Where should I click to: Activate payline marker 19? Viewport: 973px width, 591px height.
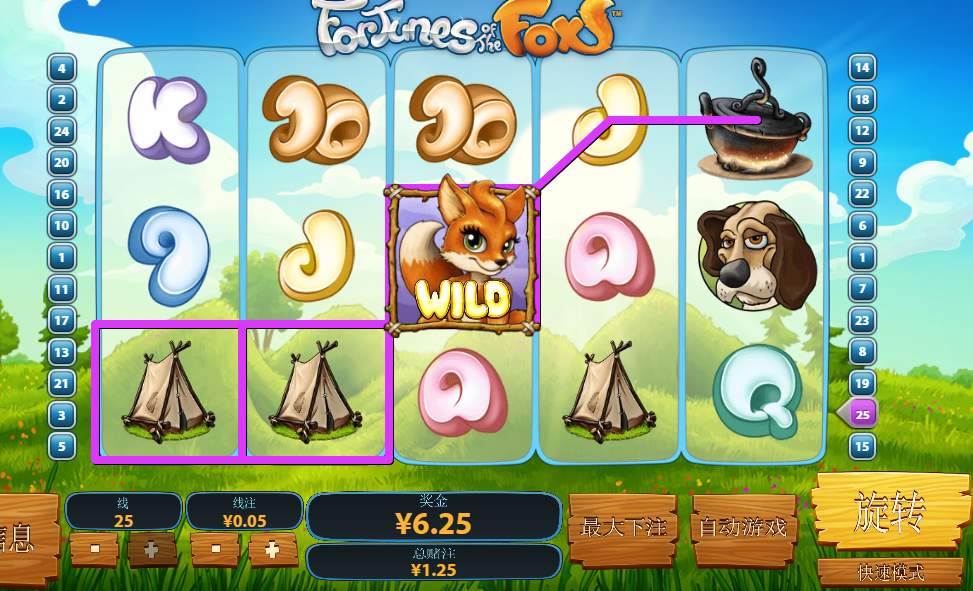862,383
